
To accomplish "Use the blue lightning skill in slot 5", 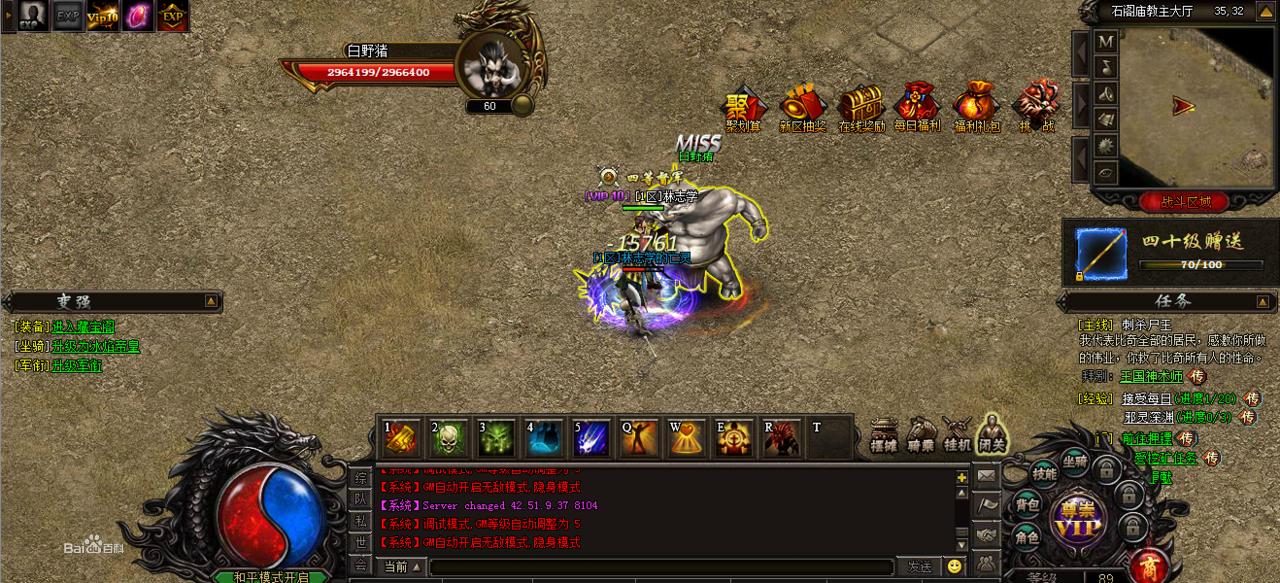I will 592,438.
